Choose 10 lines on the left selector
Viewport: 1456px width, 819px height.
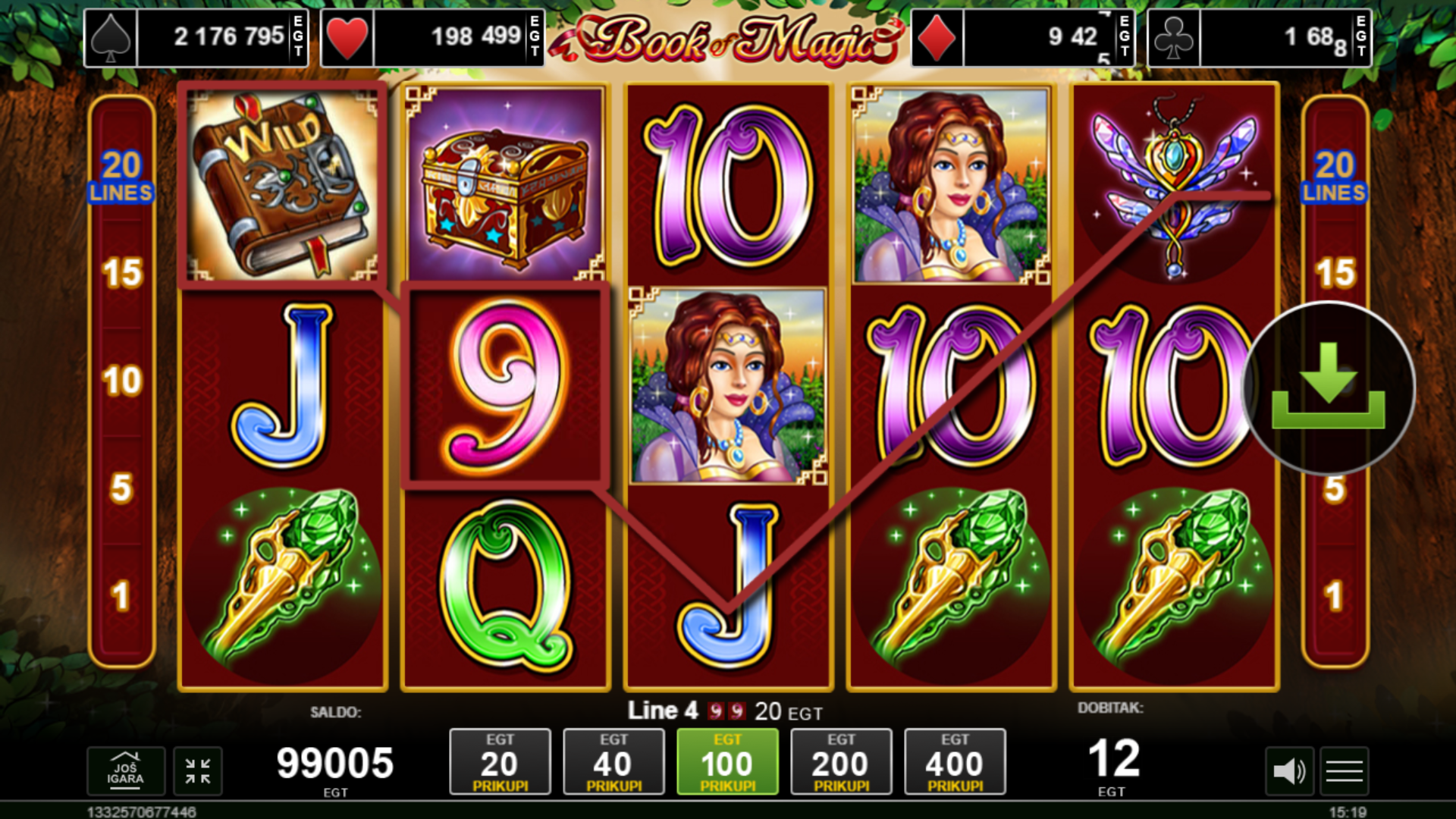point(122,381)
